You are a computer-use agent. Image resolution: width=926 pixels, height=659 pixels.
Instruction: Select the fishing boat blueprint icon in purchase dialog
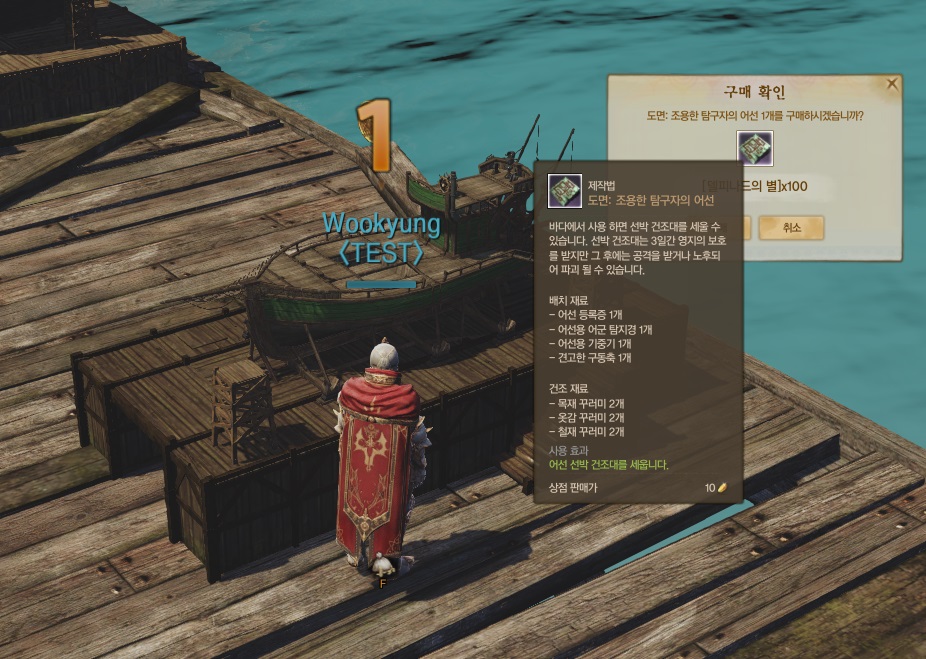755,149
